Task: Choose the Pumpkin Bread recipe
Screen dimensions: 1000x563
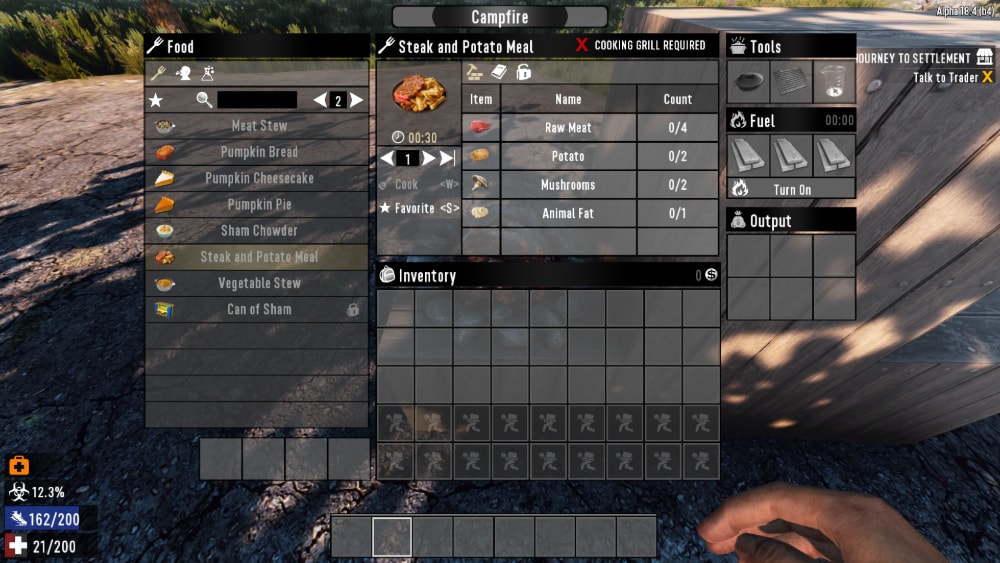Action: click(258, 152)
